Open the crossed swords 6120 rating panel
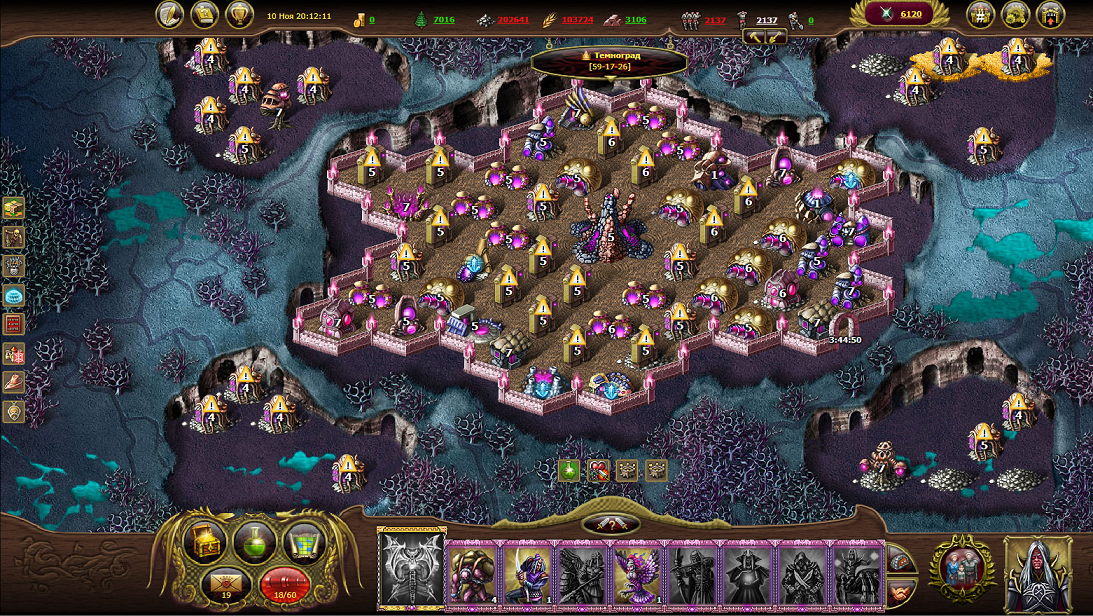The height and width of the screenshot is (616, 1093). point(897,14)
